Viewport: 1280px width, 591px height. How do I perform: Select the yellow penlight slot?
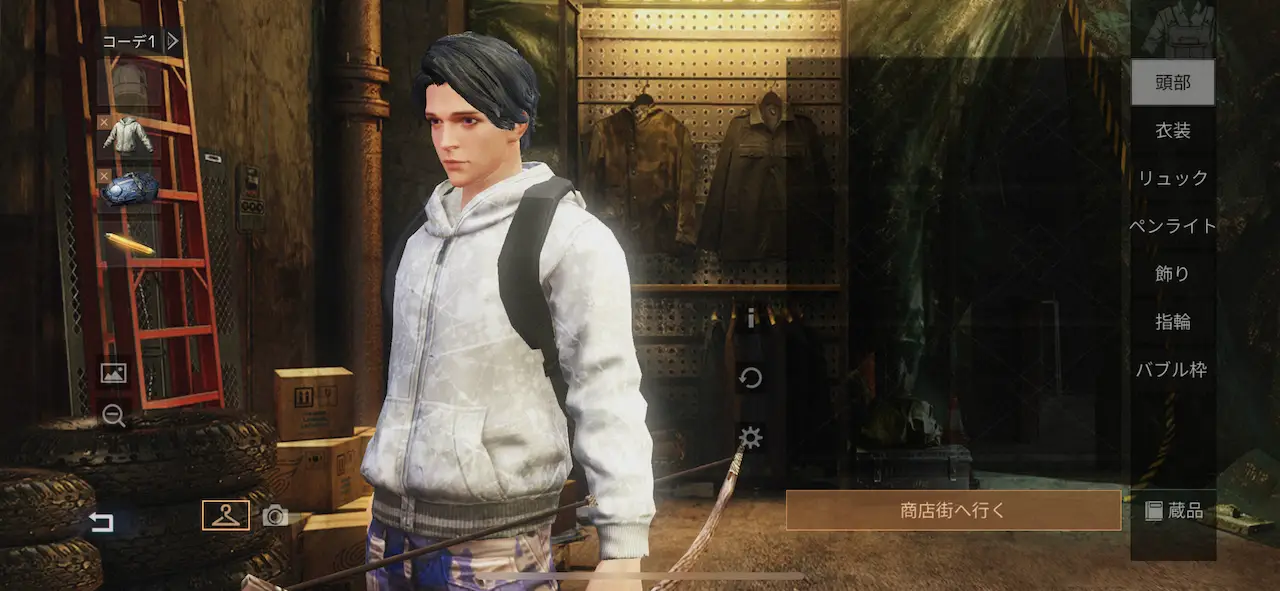129,243
